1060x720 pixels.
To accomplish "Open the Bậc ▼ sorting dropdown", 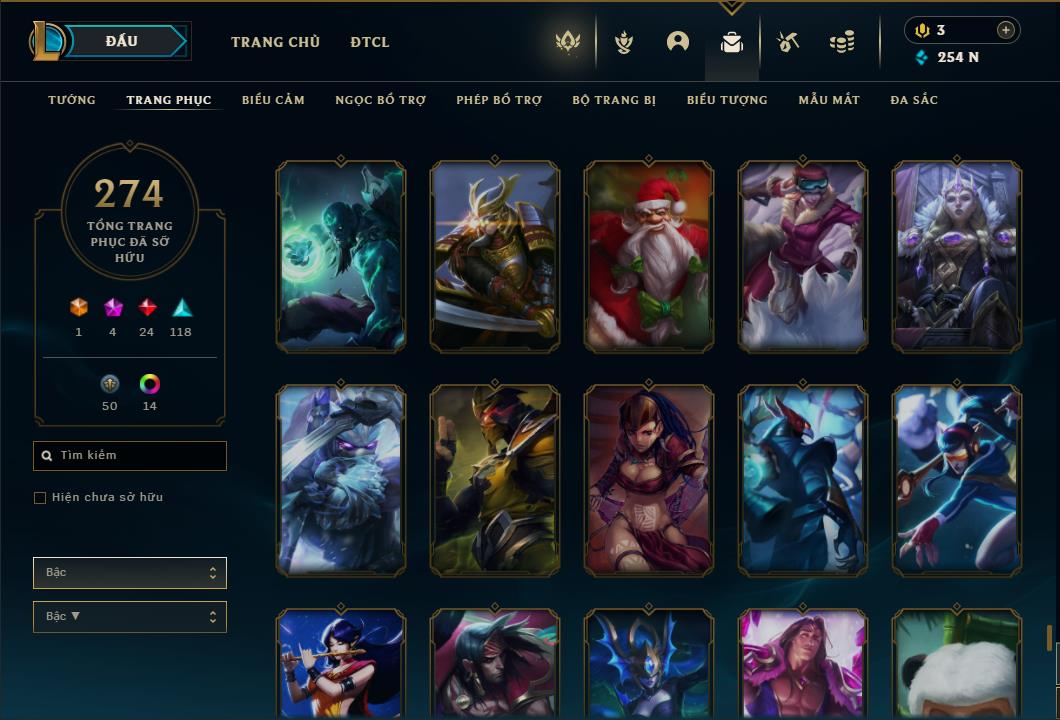I will [130, 617].
